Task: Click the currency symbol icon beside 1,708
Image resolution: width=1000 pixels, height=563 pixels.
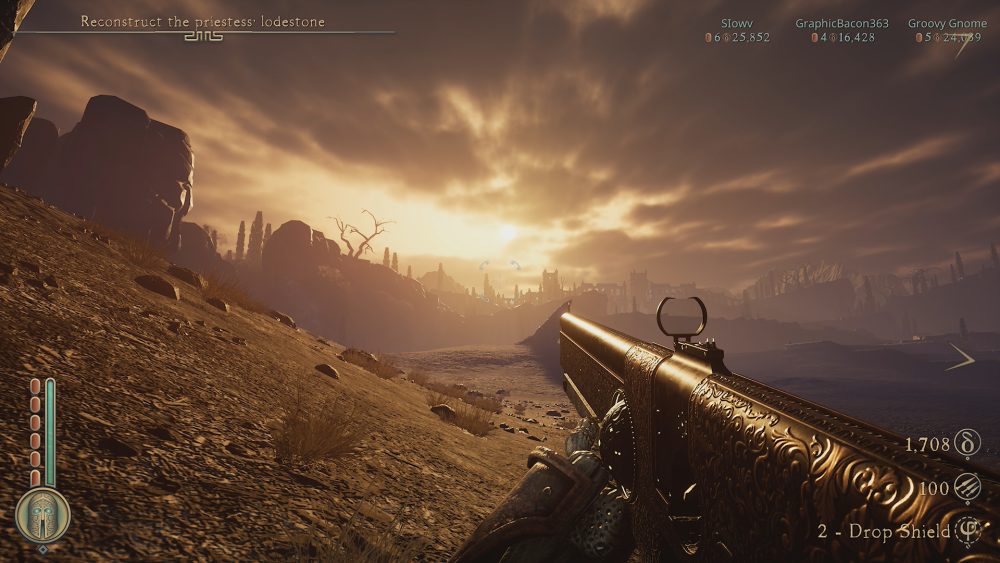Action: pyautogui.click(x=968, y=443)
